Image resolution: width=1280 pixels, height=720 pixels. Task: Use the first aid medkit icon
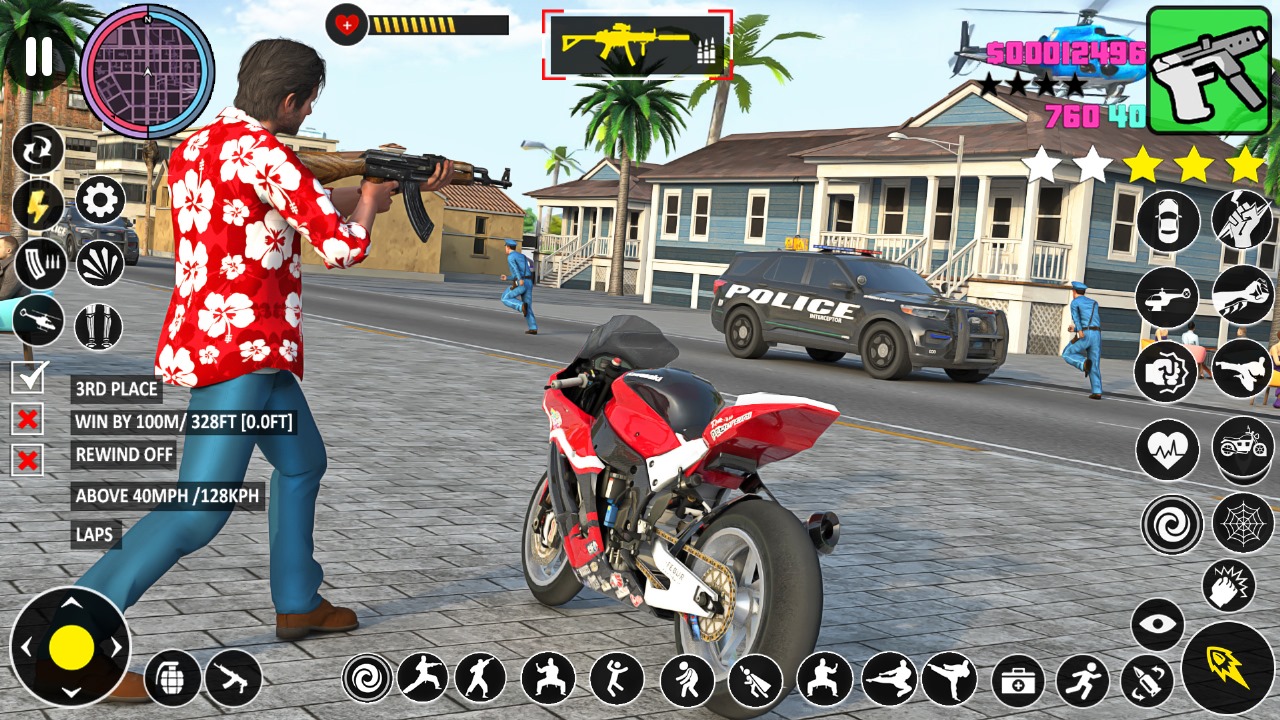coord(1018,681)
